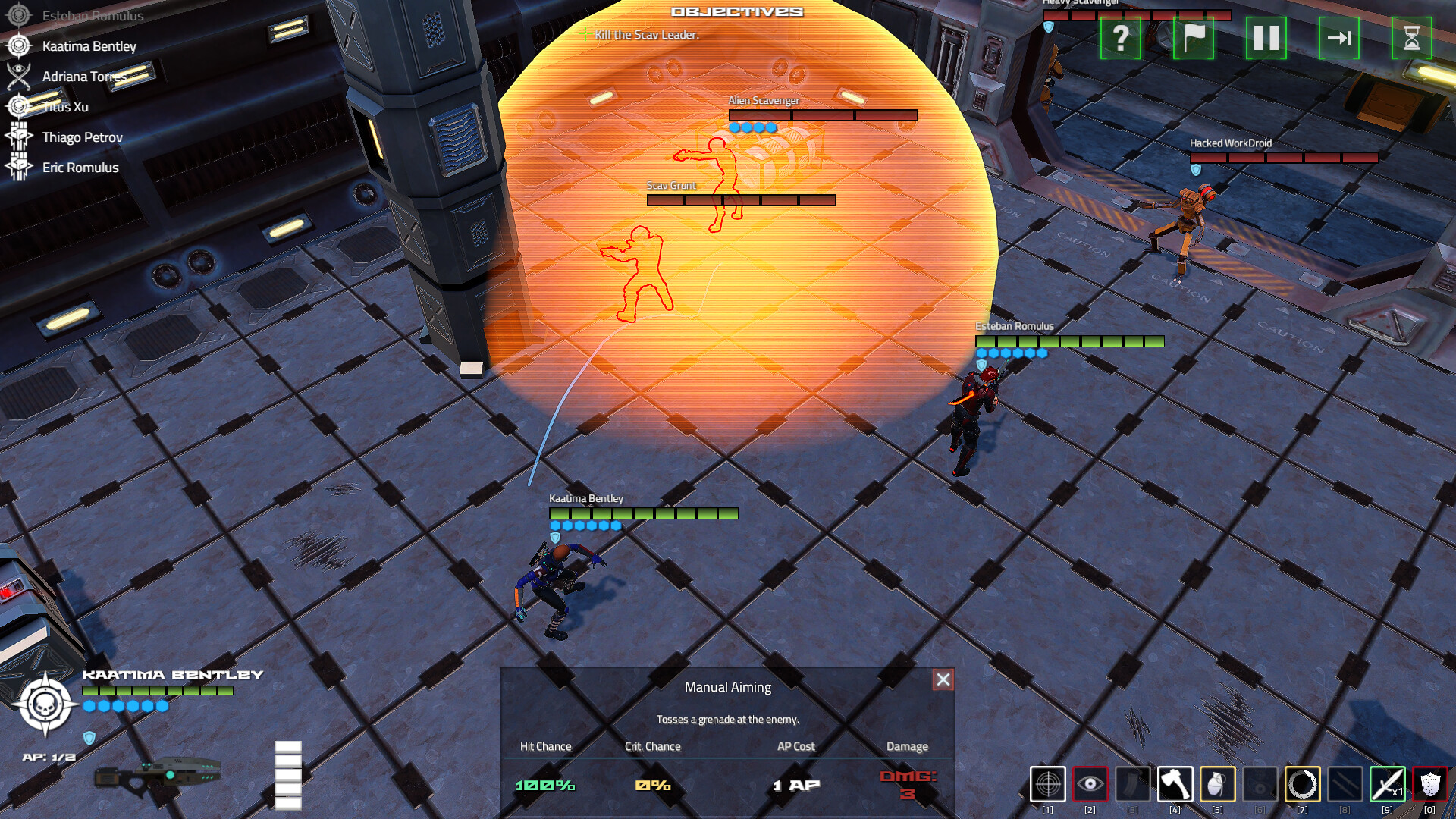Close the Manual Aiming panel
Screen dimensions: 1456x819
pos(943,680)
